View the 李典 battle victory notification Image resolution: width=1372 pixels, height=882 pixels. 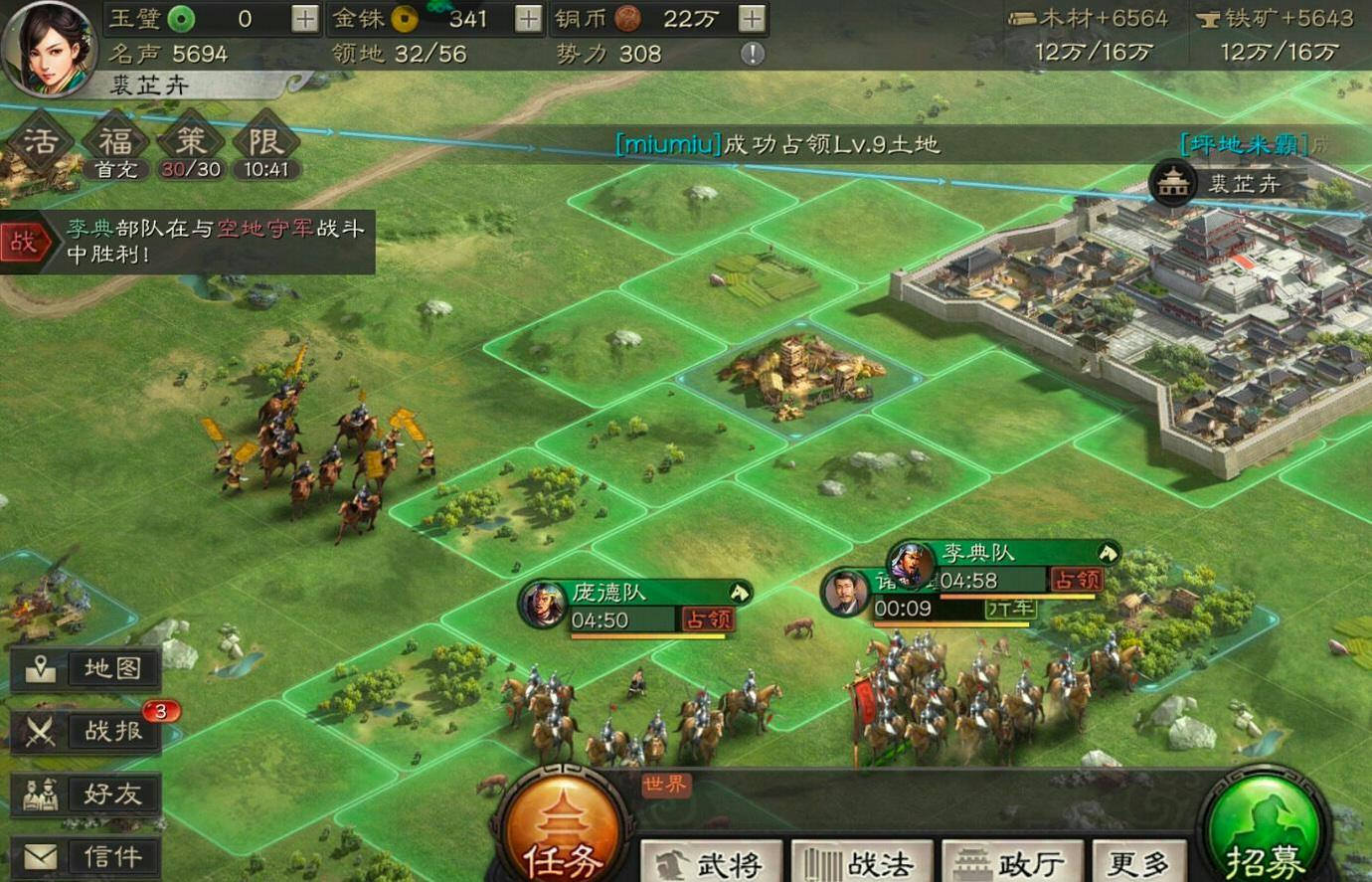pyautogui.click(x=189, y=241)
